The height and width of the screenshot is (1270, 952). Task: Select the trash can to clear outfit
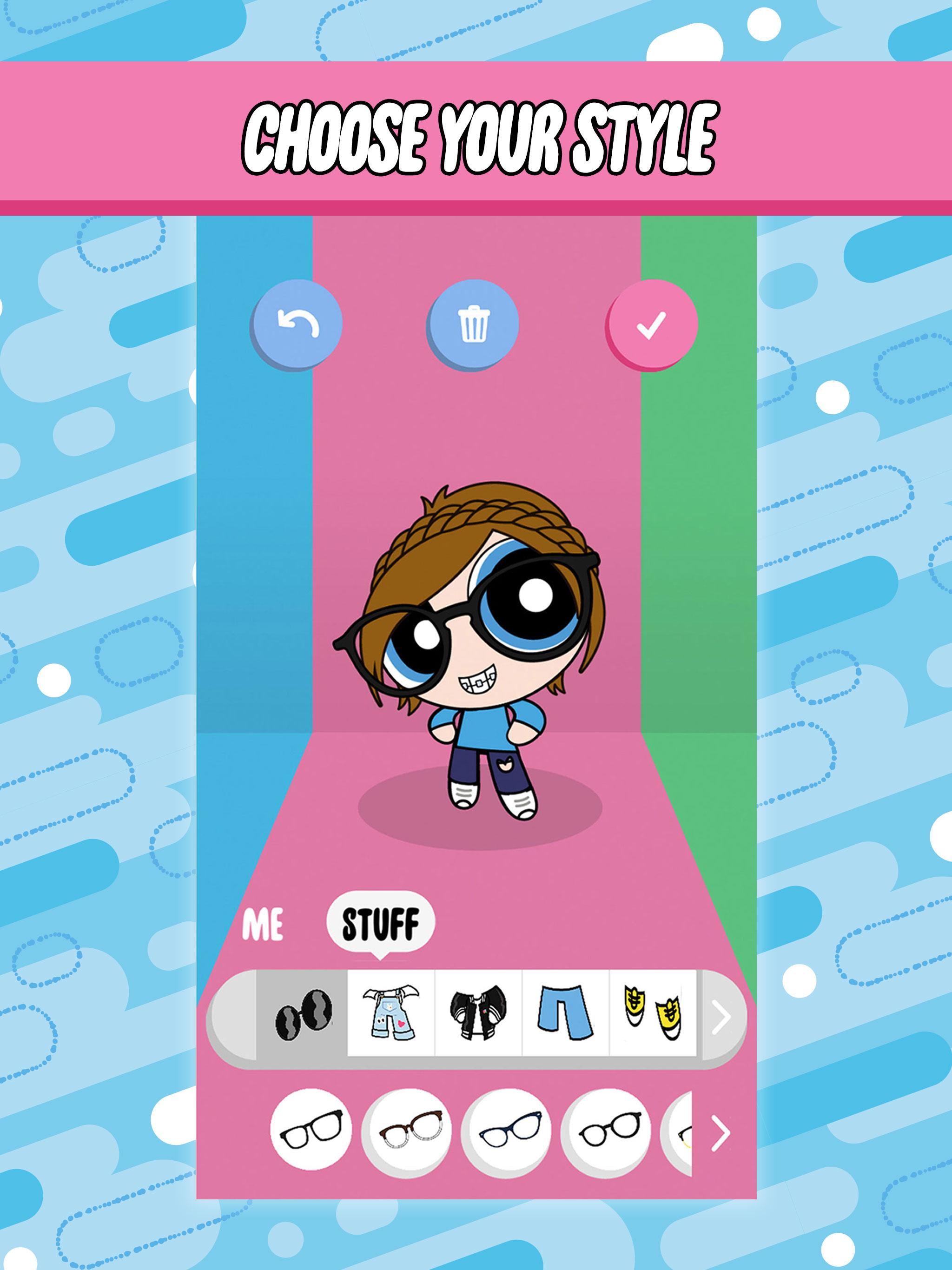click(474, 324)
